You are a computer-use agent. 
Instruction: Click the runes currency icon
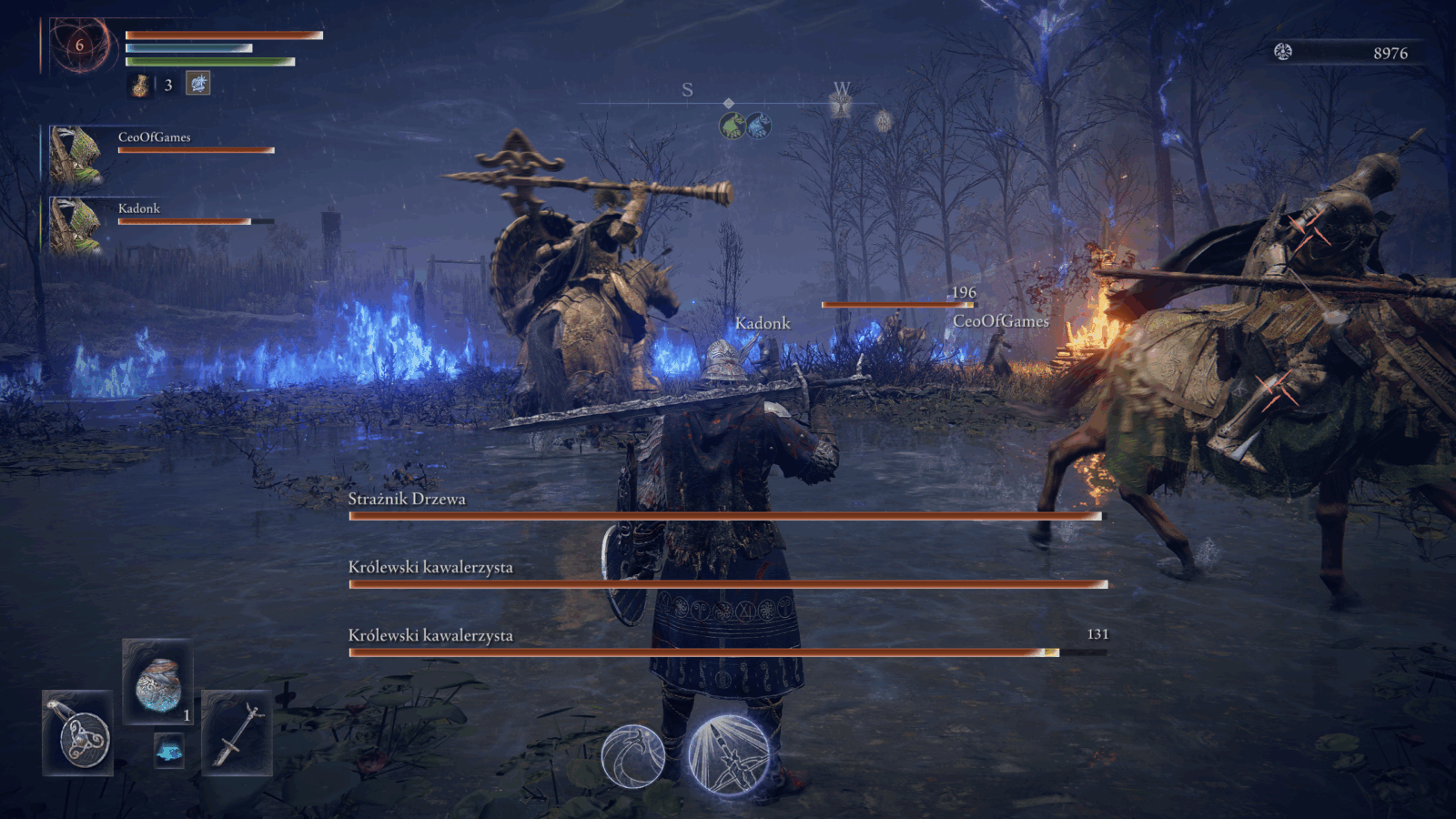tap(1283, 52)
